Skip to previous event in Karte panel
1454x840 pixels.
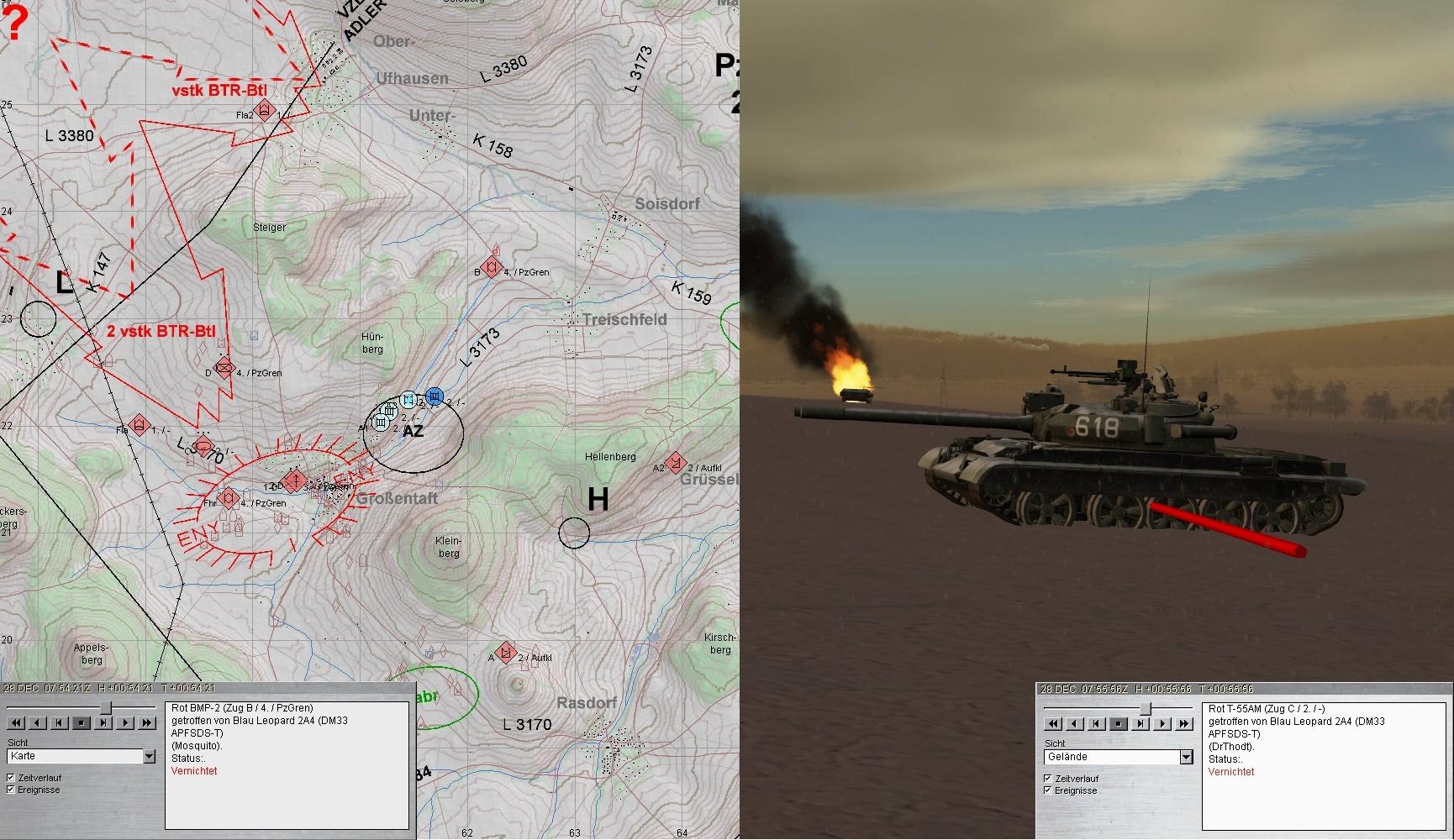(60, 722)
